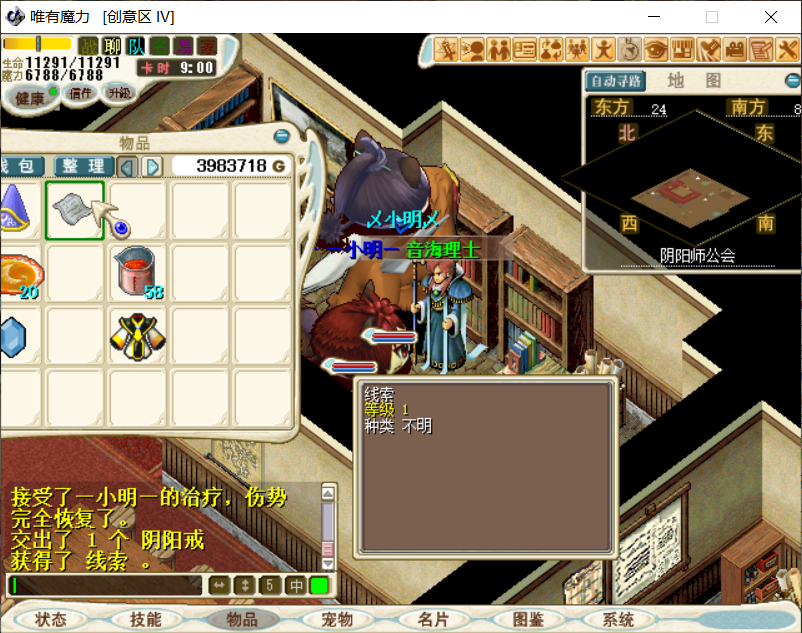Select the red potion beaker with 58
Viewport: 802px width, 633px height.
point(138,272)
